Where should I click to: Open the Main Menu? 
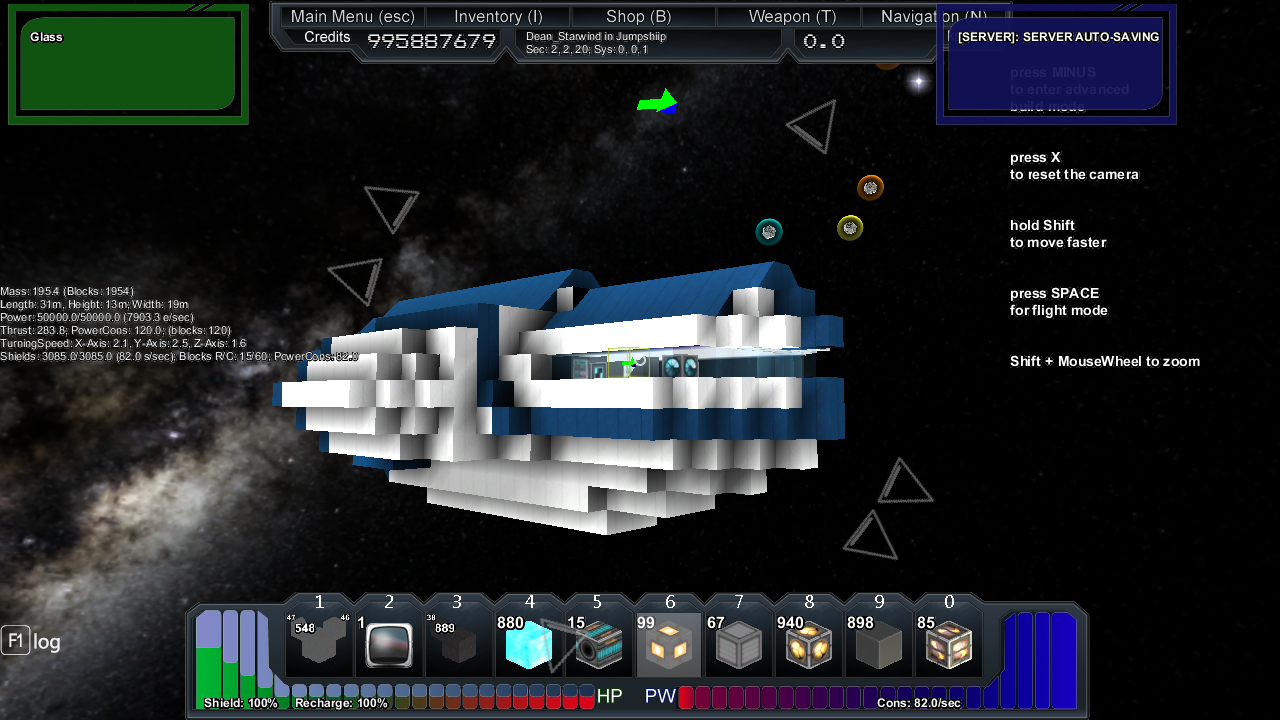352,17
